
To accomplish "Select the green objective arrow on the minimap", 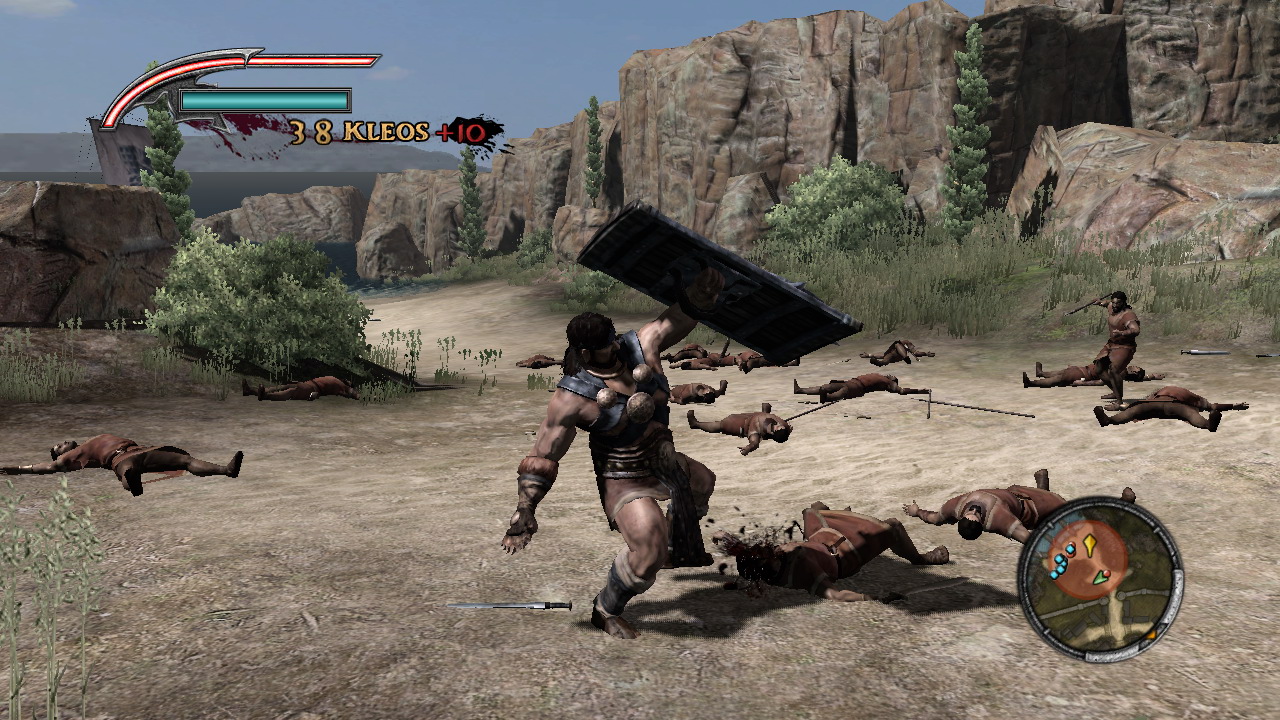I will tap(1100, 578).
